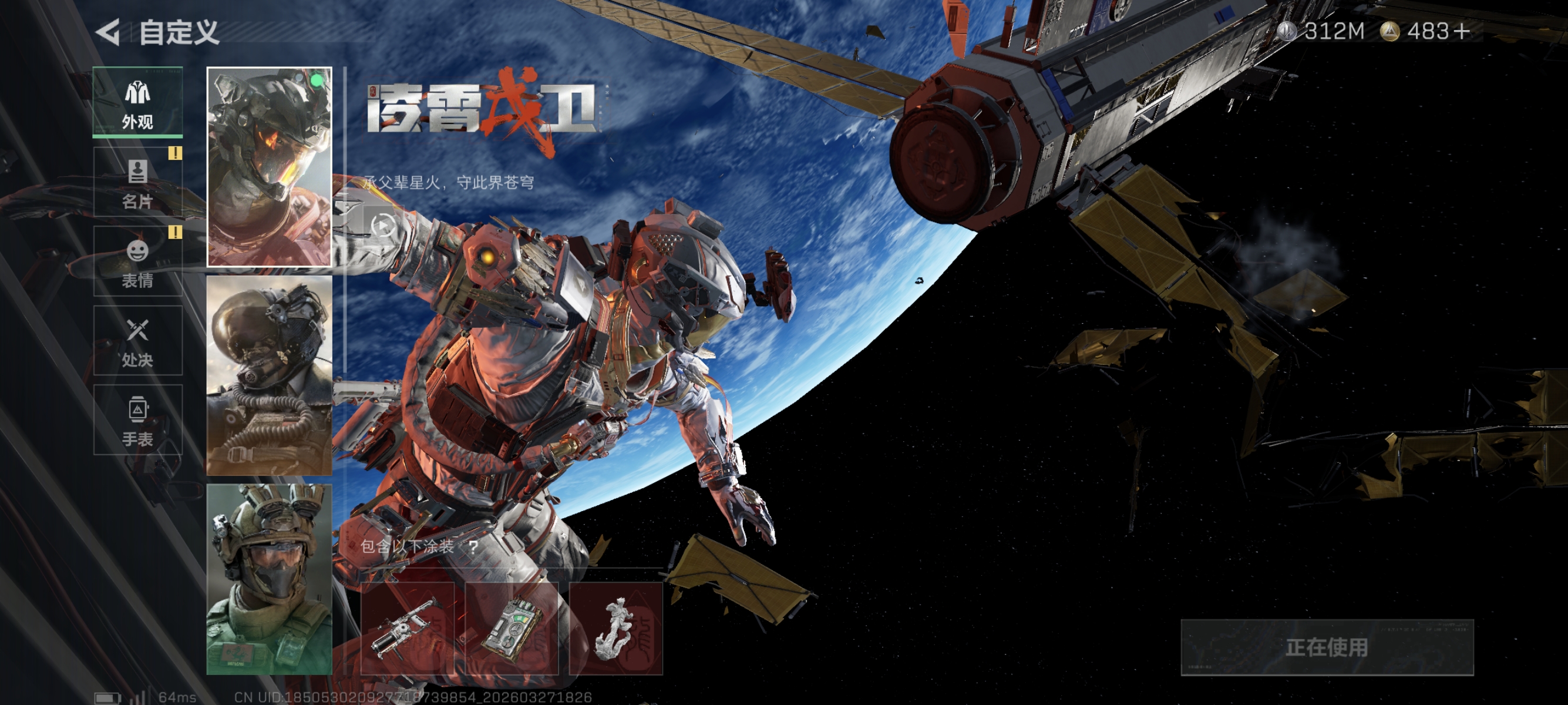This screenshot has width=1568, height=705.
Task: Play the skin preview video
Action: click(382, 226)
